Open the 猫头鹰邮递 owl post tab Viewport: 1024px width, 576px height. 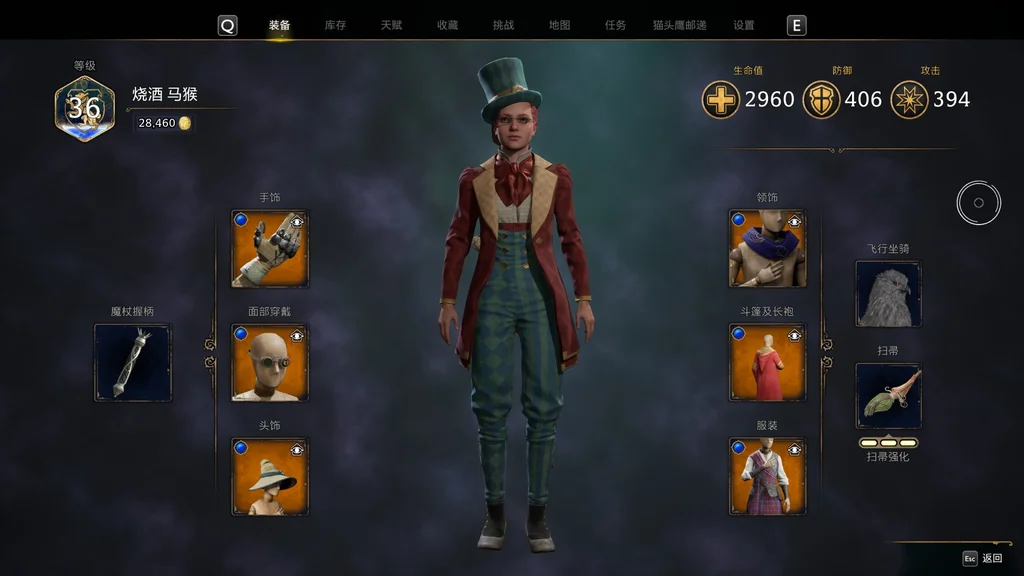pyautogui.click(x=679, y=25)
